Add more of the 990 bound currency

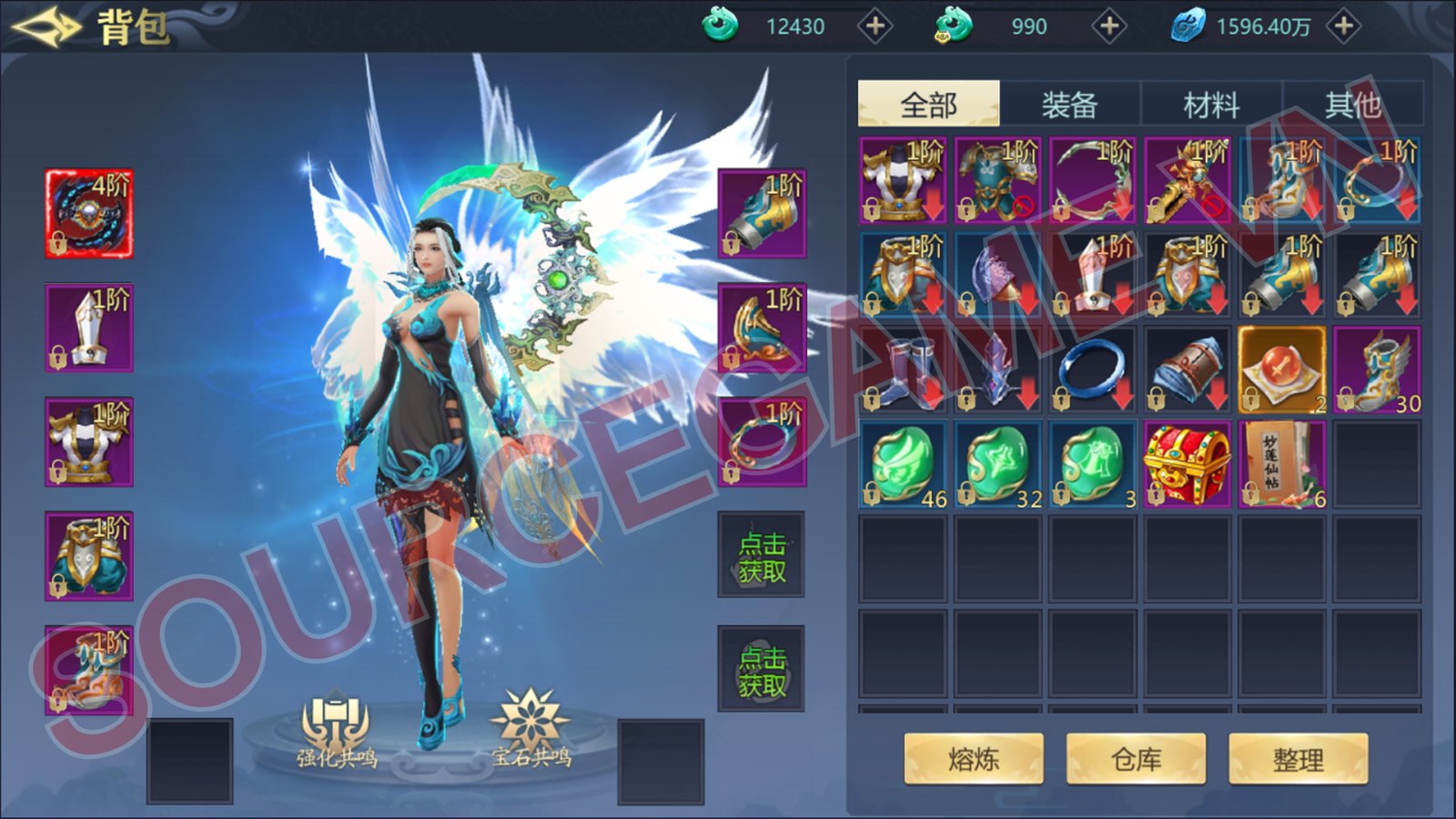1109,26
